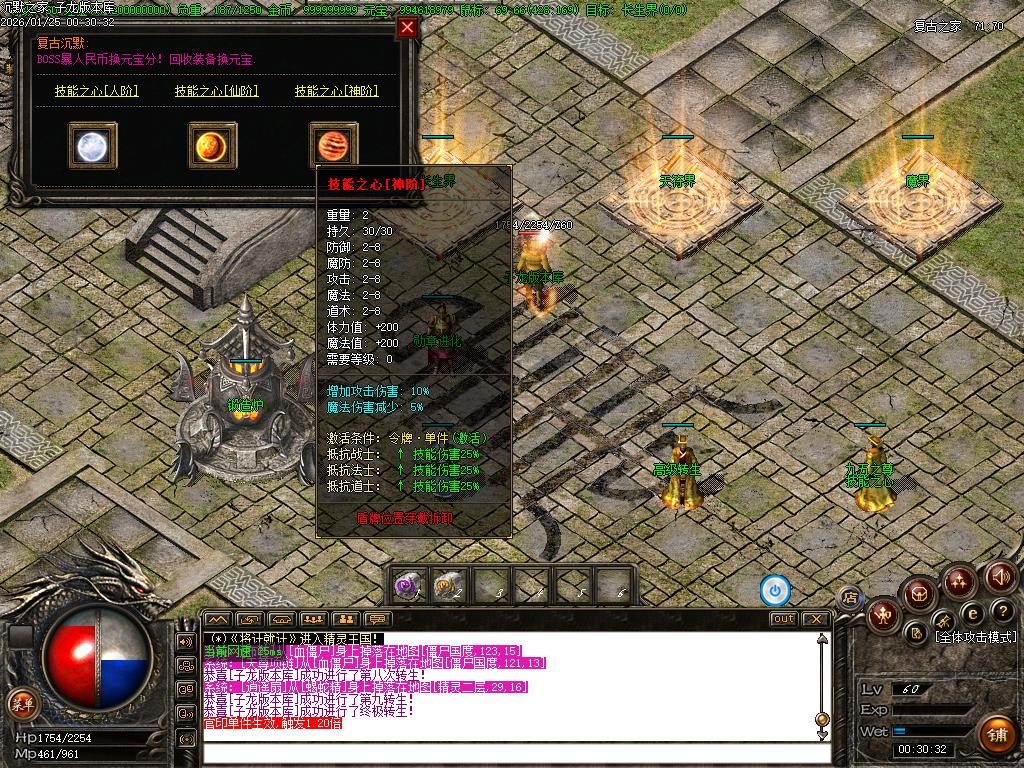Close the 复古沉默 dialog with red X
The height and width of the screenshot is (768, 1024).
(407, 28)
